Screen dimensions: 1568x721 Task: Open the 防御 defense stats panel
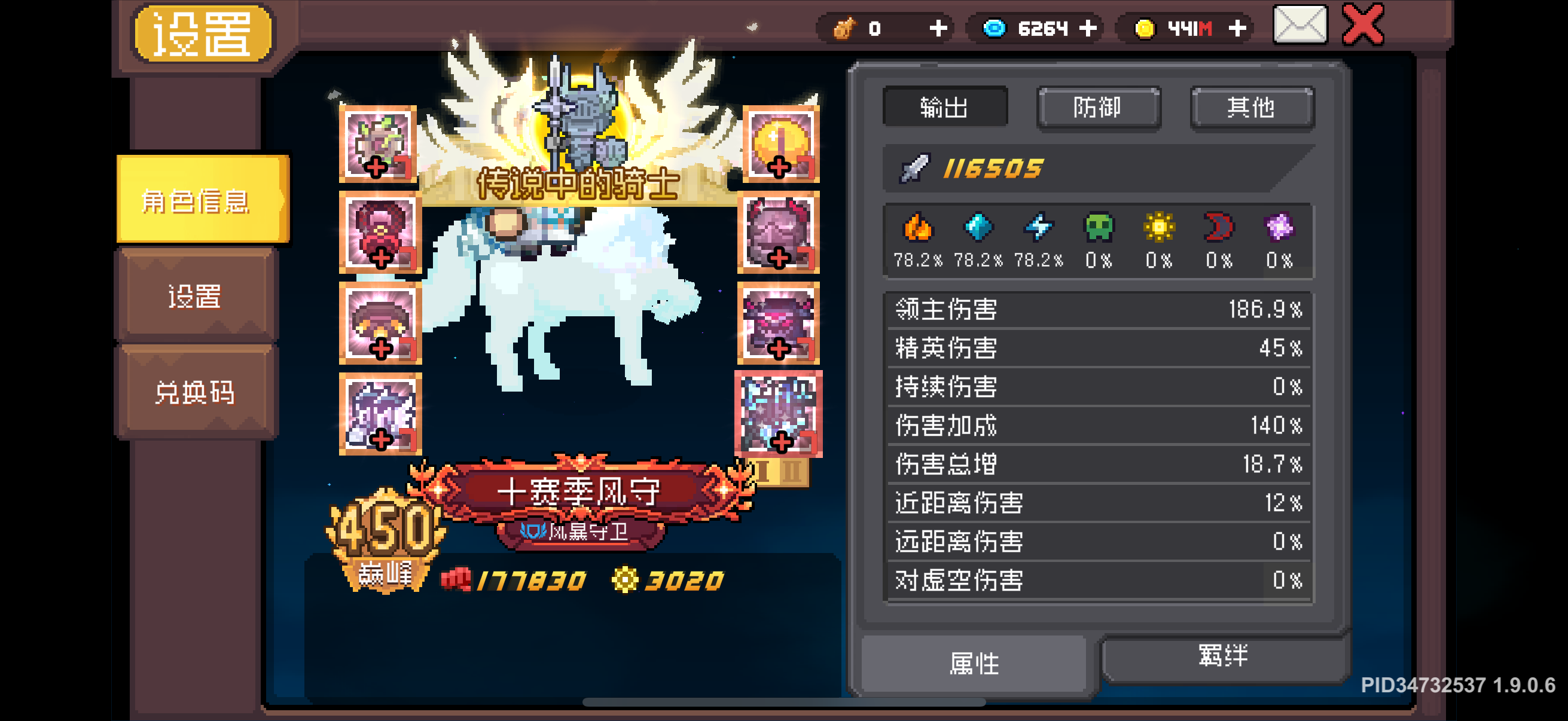[x=1099, y=108]
